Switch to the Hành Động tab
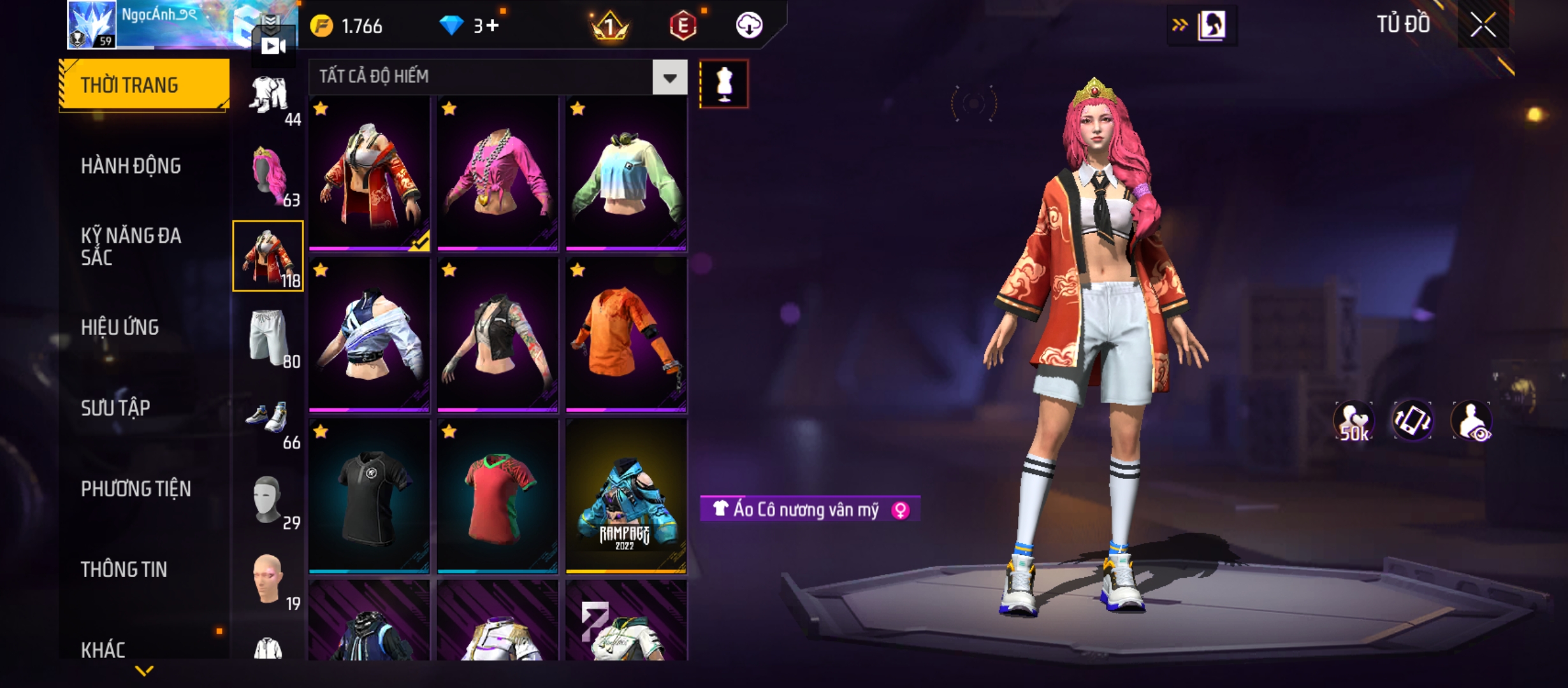The height and width of the screenshot is (688, 1568). 131,166
